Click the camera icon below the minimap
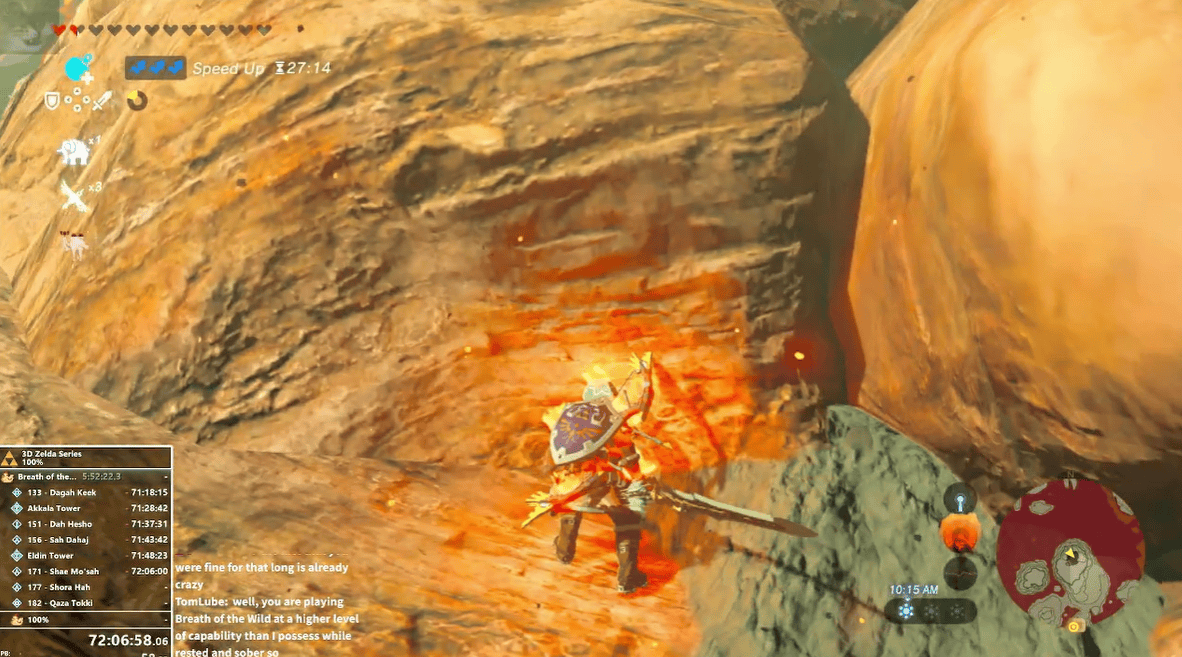 (1075, 626)
